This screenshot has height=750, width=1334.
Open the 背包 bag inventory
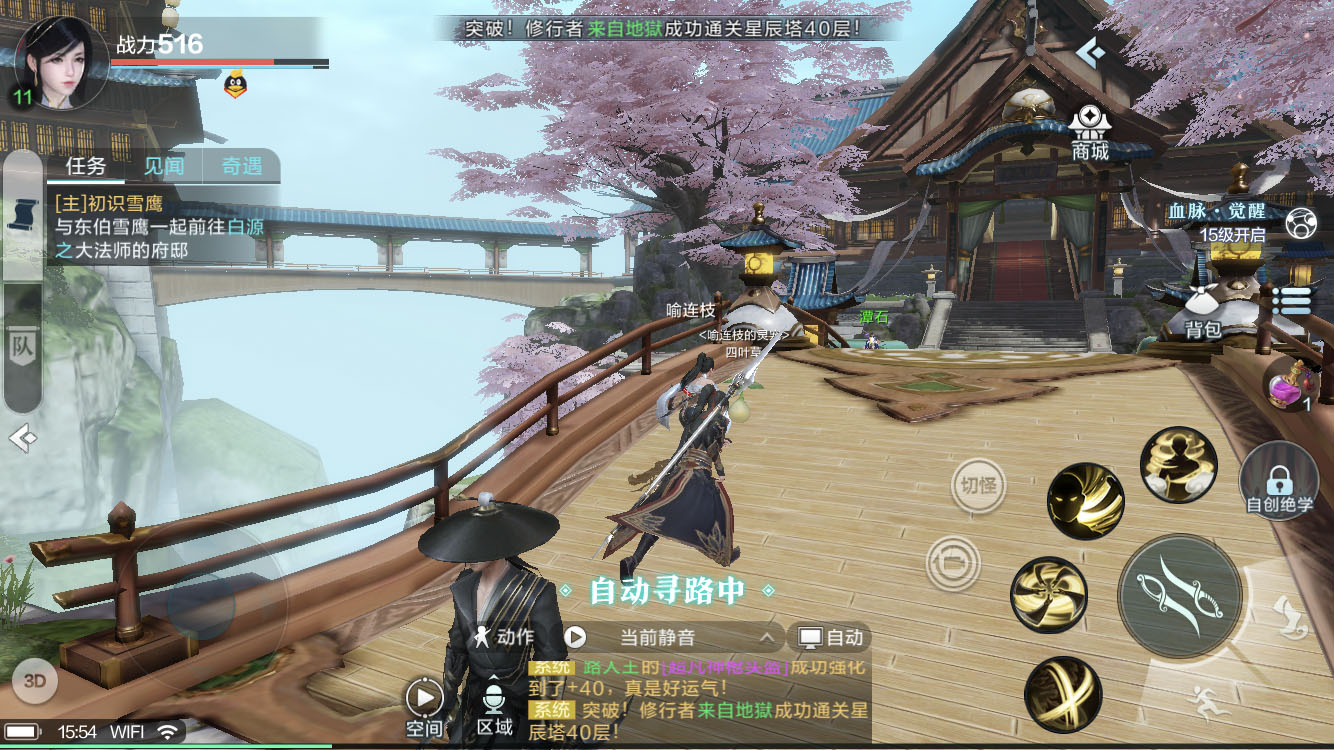click(1203, 309)
